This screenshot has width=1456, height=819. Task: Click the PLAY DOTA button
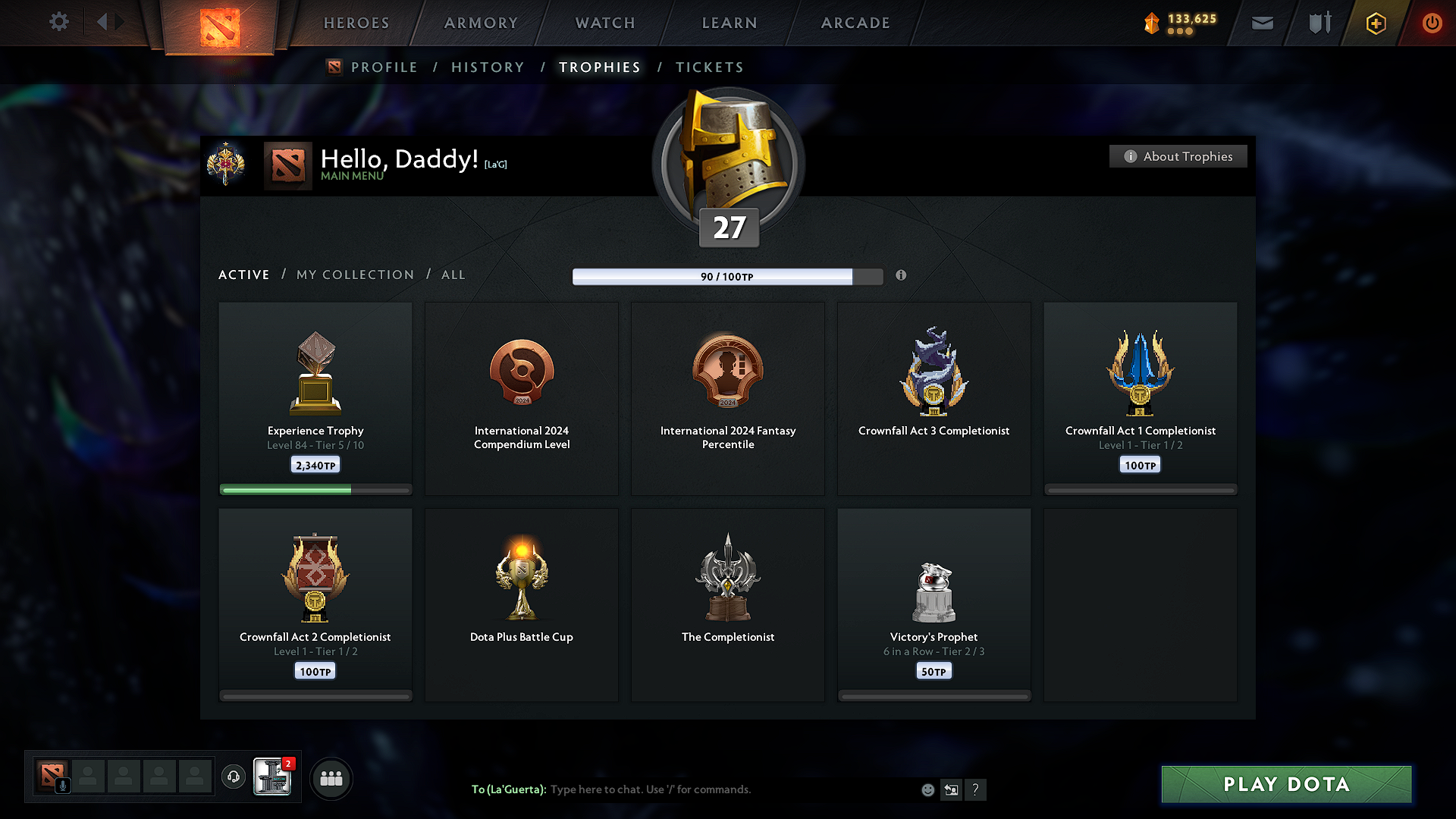[1285, 784]
